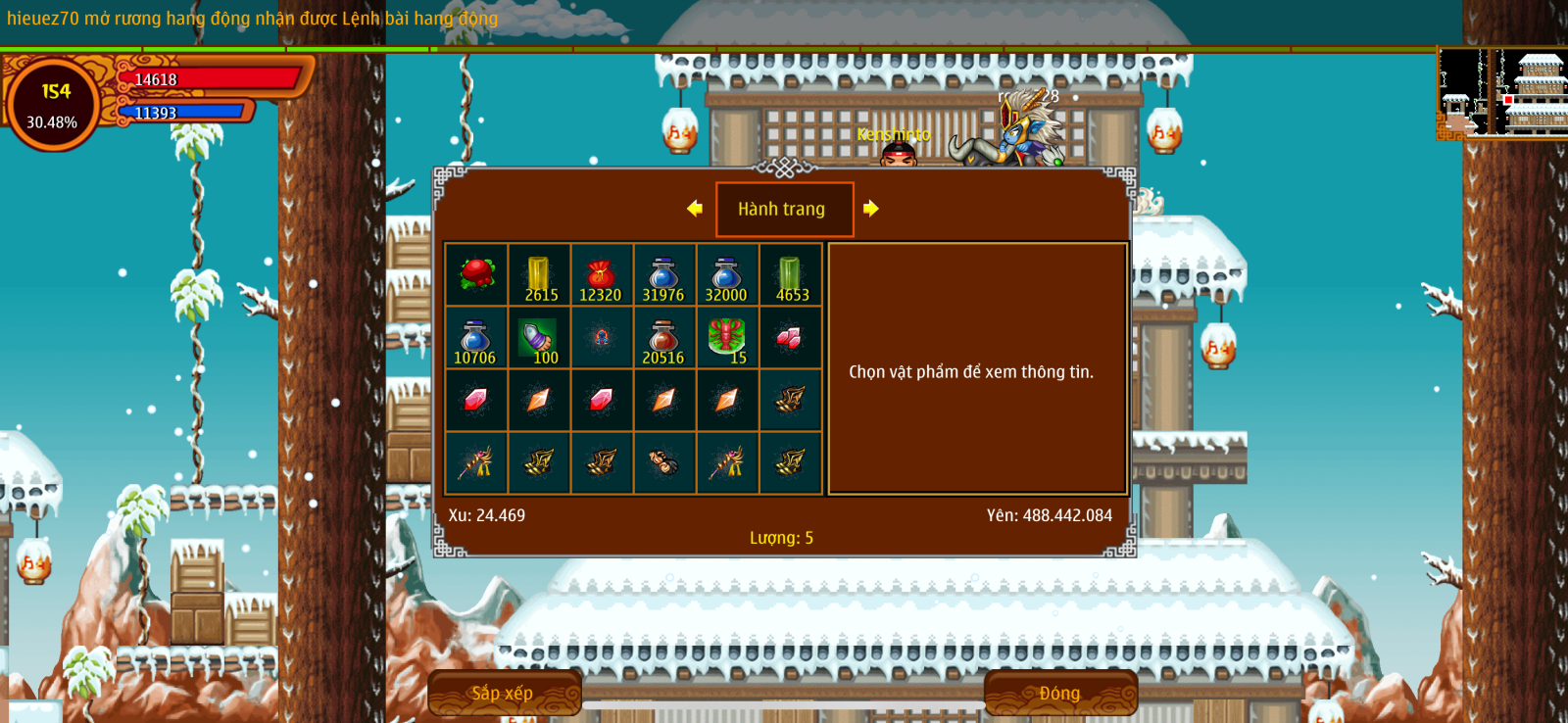This screenshot has height=723, width=1568.
Task: Select the small ninja figure item
Action: coord(601,337)
